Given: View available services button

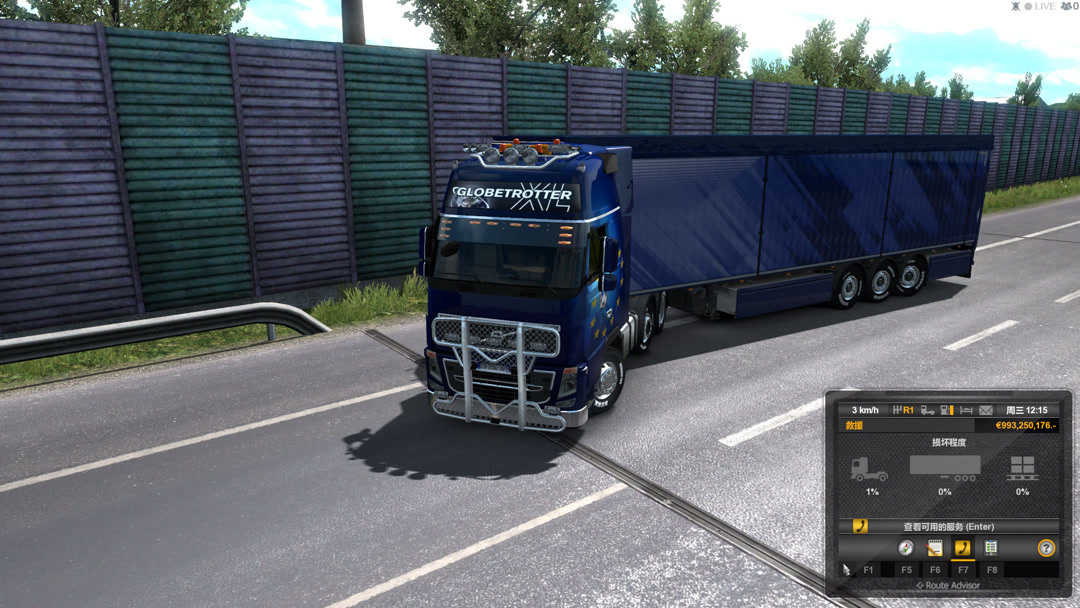Looking at the screenshot, I should (x=948, y=526).
